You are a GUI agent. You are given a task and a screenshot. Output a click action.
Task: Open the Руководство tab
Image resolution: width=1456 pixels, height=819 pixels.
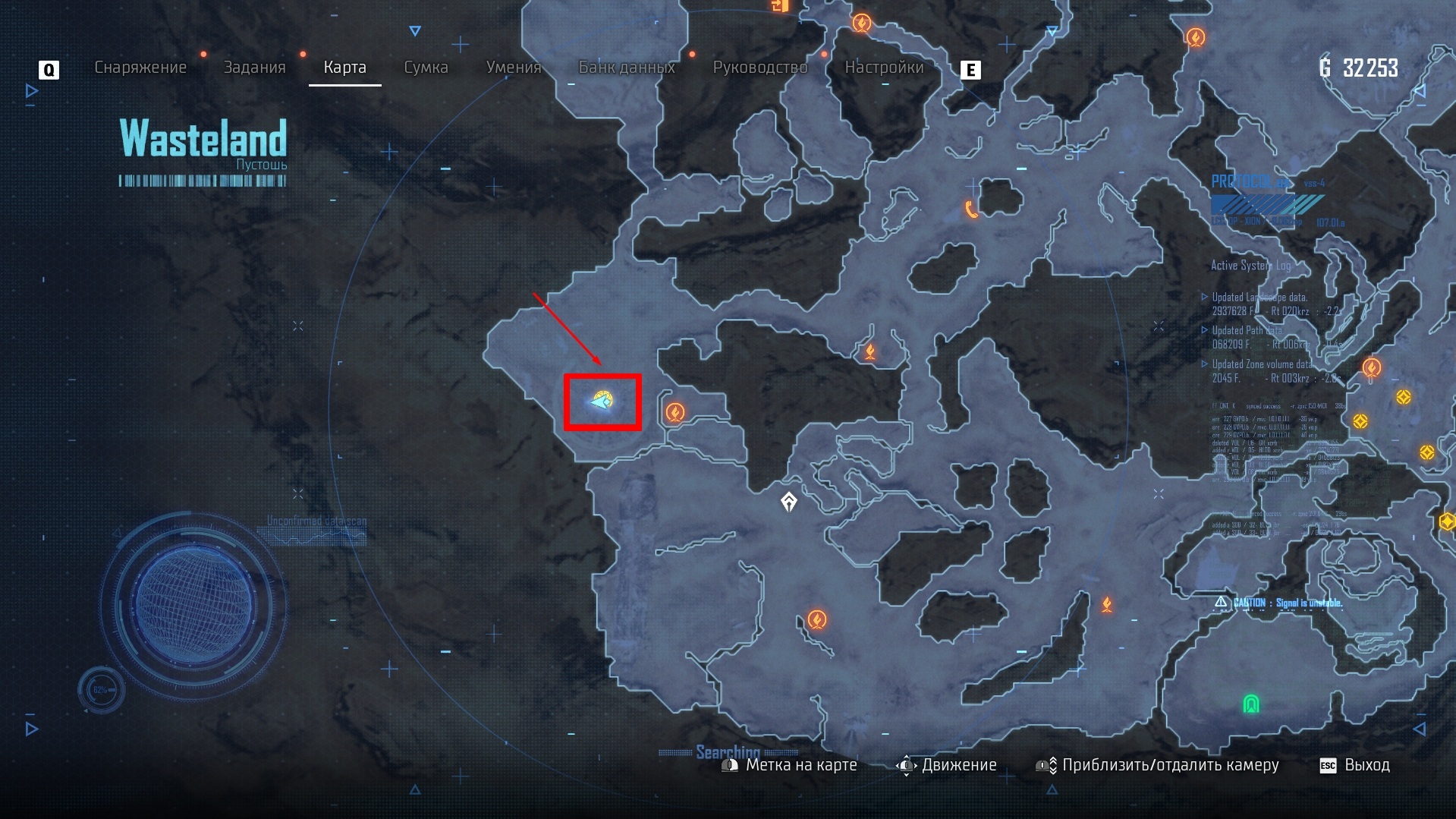pyautogui.click(x=759, y=68)
